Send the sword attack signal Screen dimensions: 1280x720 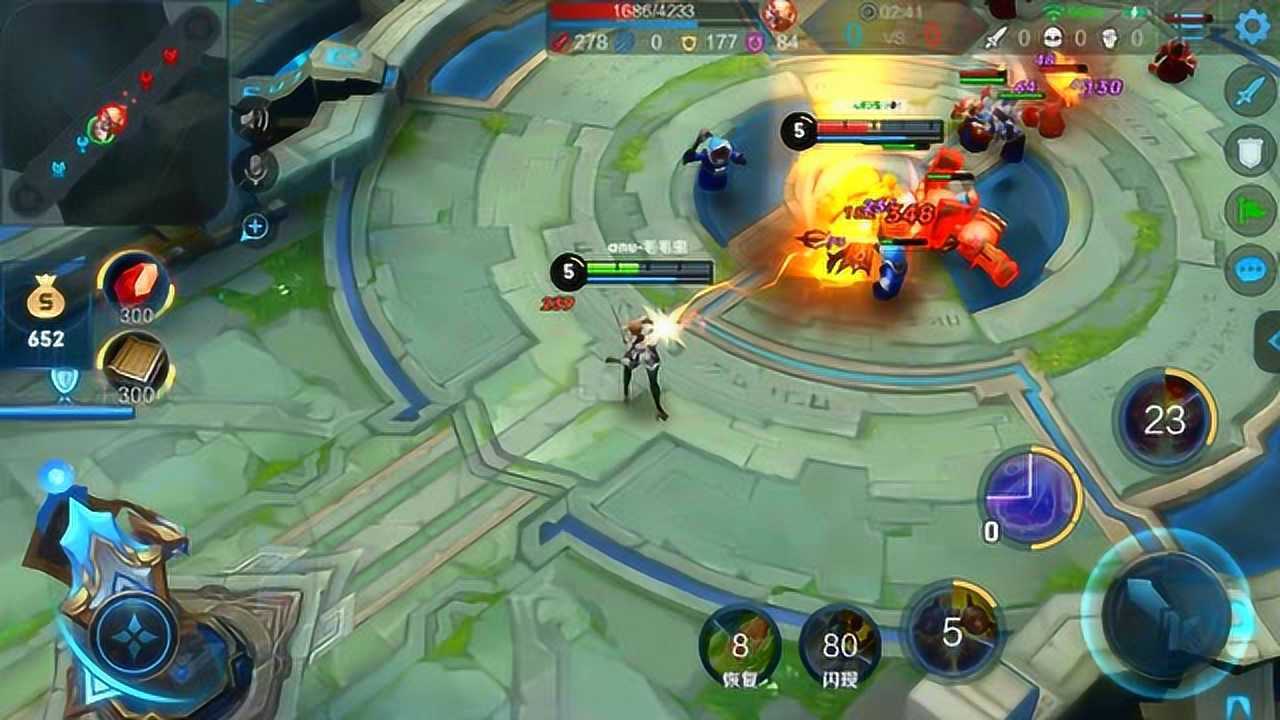tap(1250, 92)
